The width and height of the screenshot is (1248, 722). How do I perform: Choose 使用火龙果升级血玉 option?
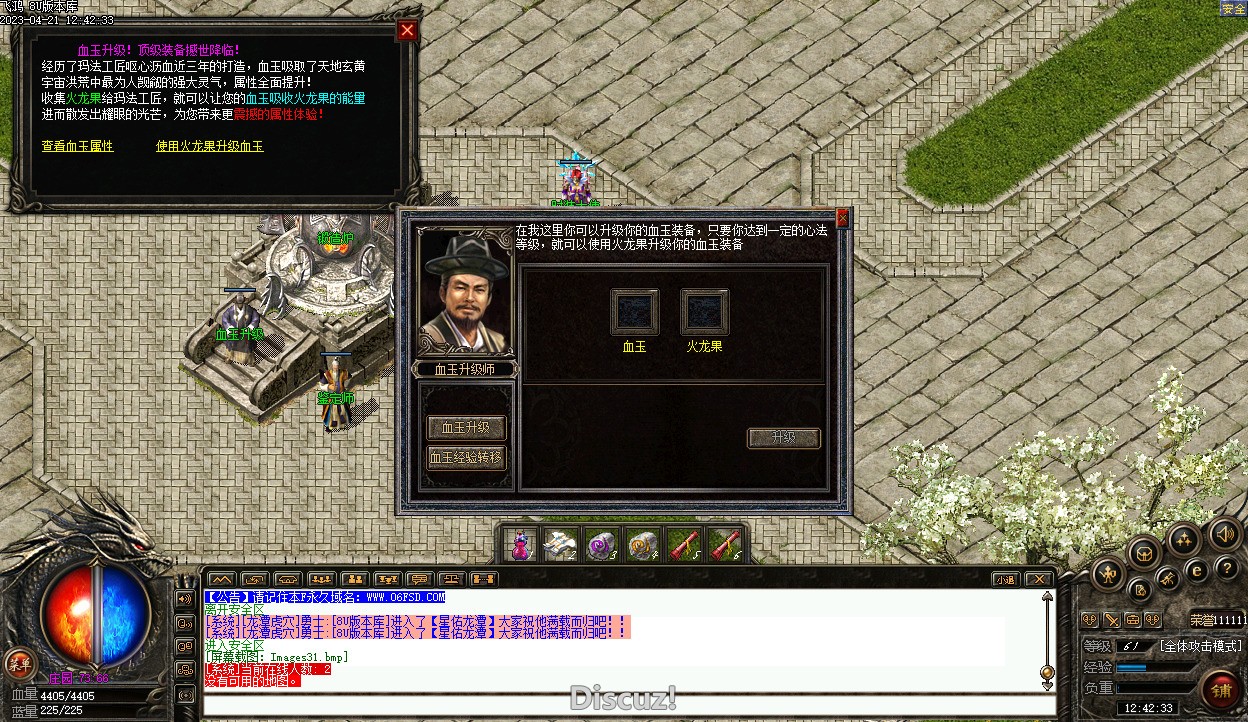tap(210, 146)
